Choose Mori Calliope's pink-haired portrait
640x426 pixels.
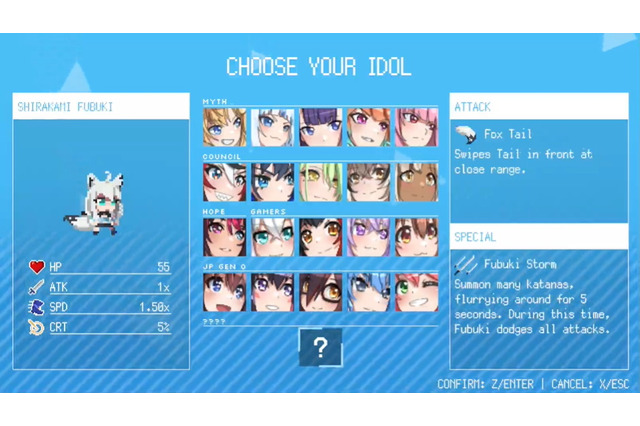click(x=416, y=128)
